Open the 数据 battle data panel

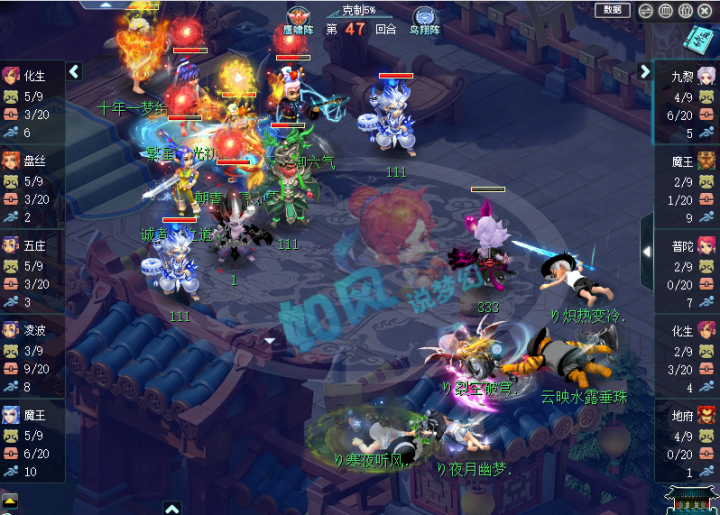tap(612, 10)
